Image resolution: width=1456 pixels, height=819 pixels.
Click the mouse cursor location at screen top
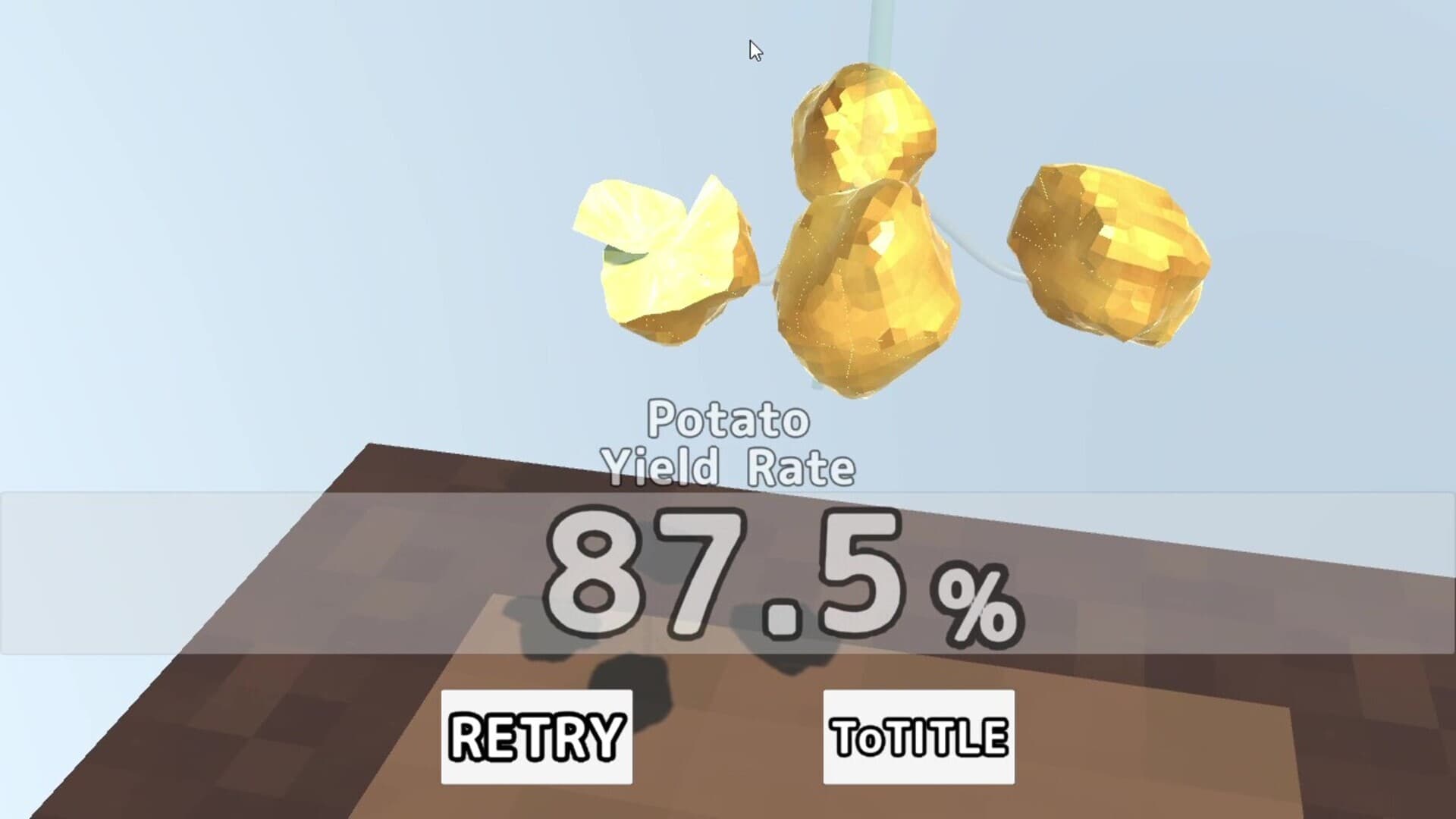point(753,49)
